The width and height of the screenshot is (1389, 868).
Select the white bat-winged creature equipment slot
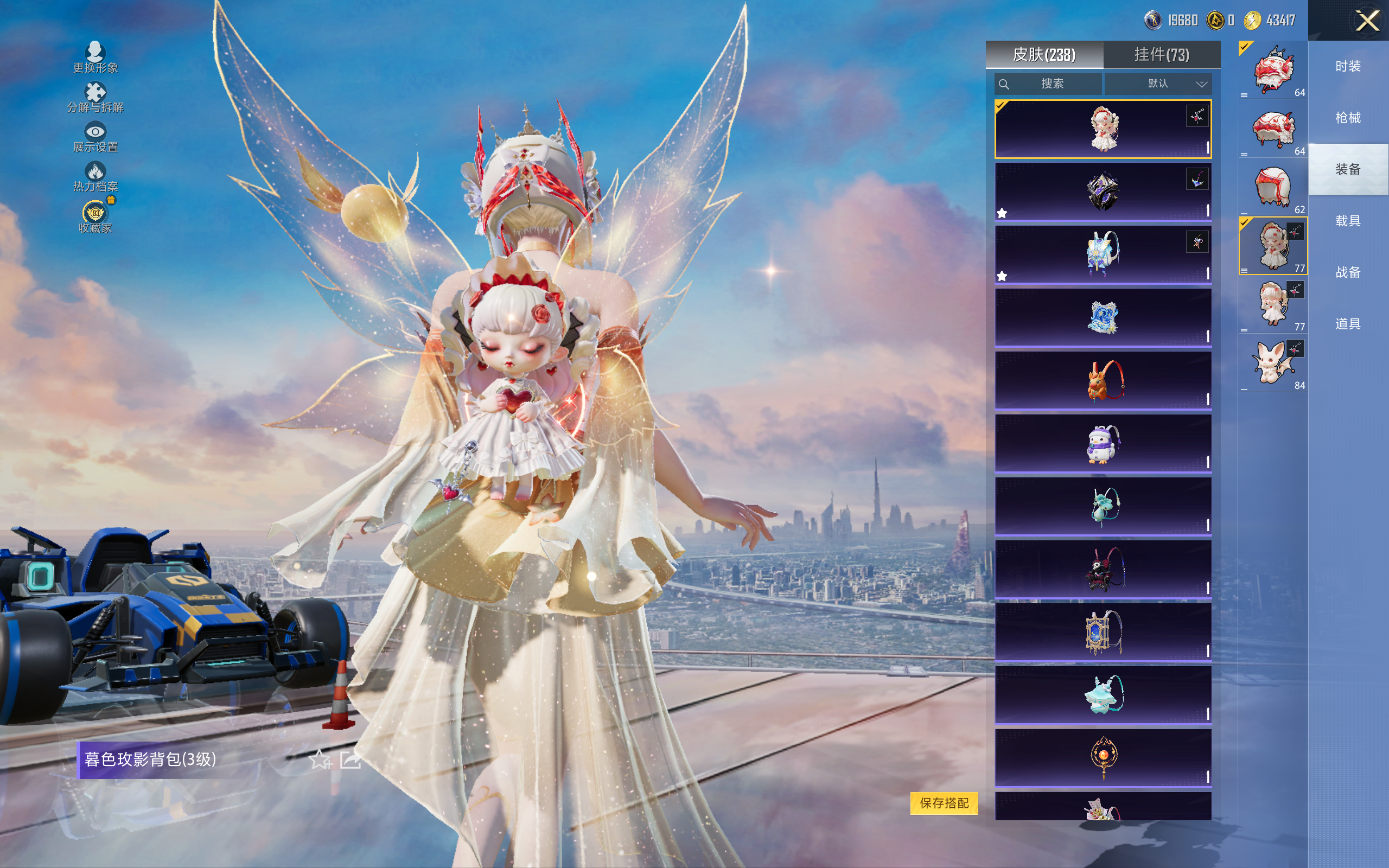tap(1272, 363)
